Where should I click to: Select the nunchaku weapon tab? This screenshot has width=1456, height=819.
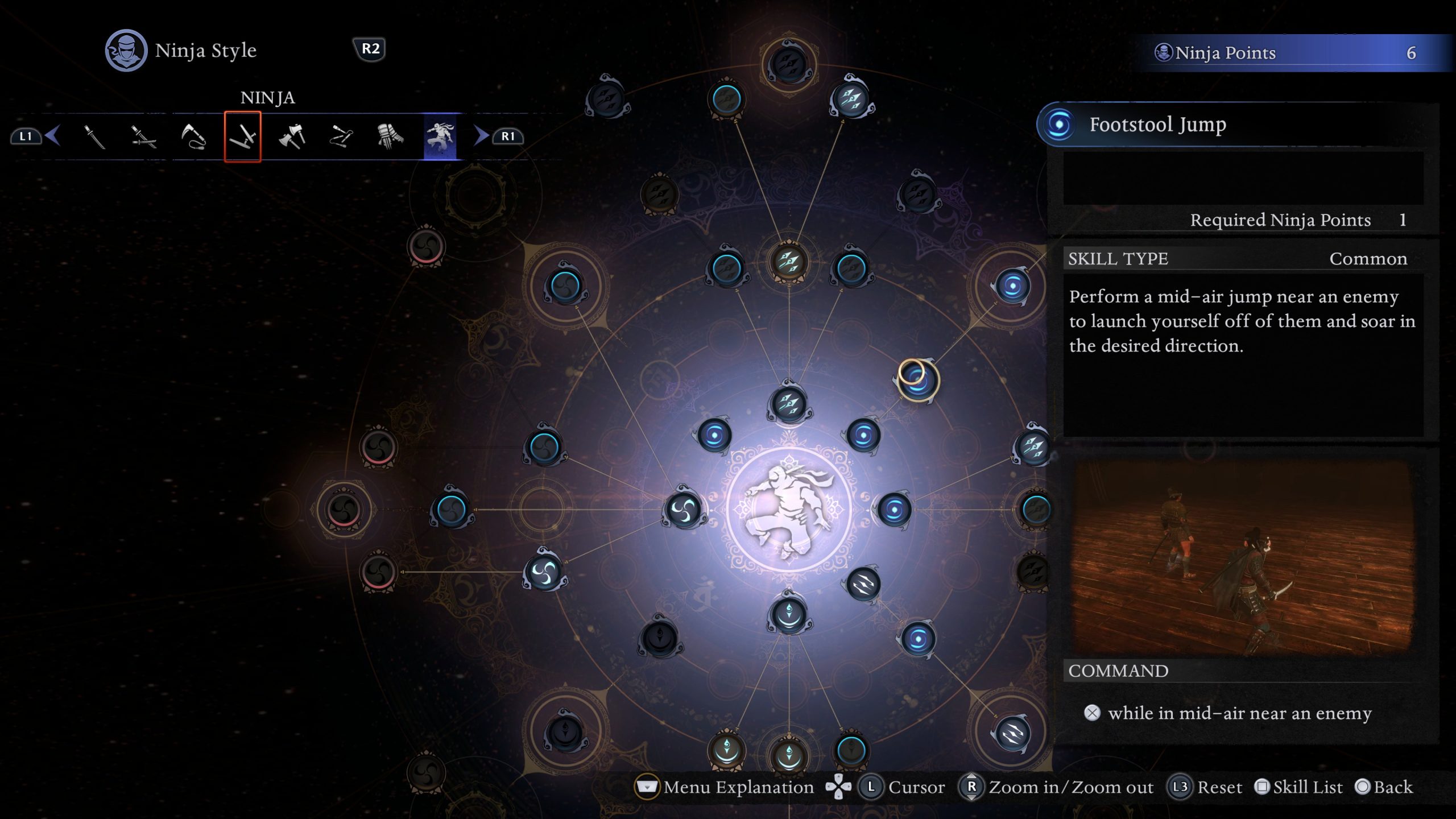tap(341, 136)
